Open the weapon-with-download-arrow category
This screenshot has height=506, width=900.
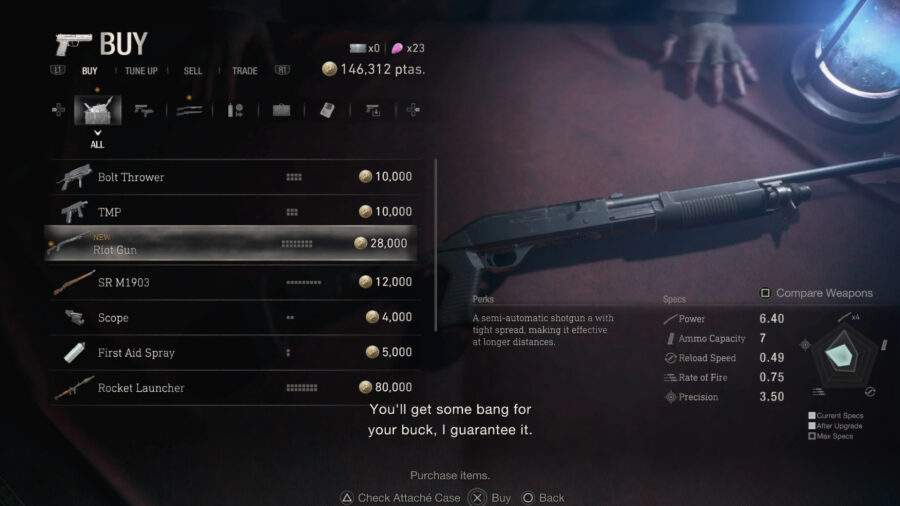(372, 110)
